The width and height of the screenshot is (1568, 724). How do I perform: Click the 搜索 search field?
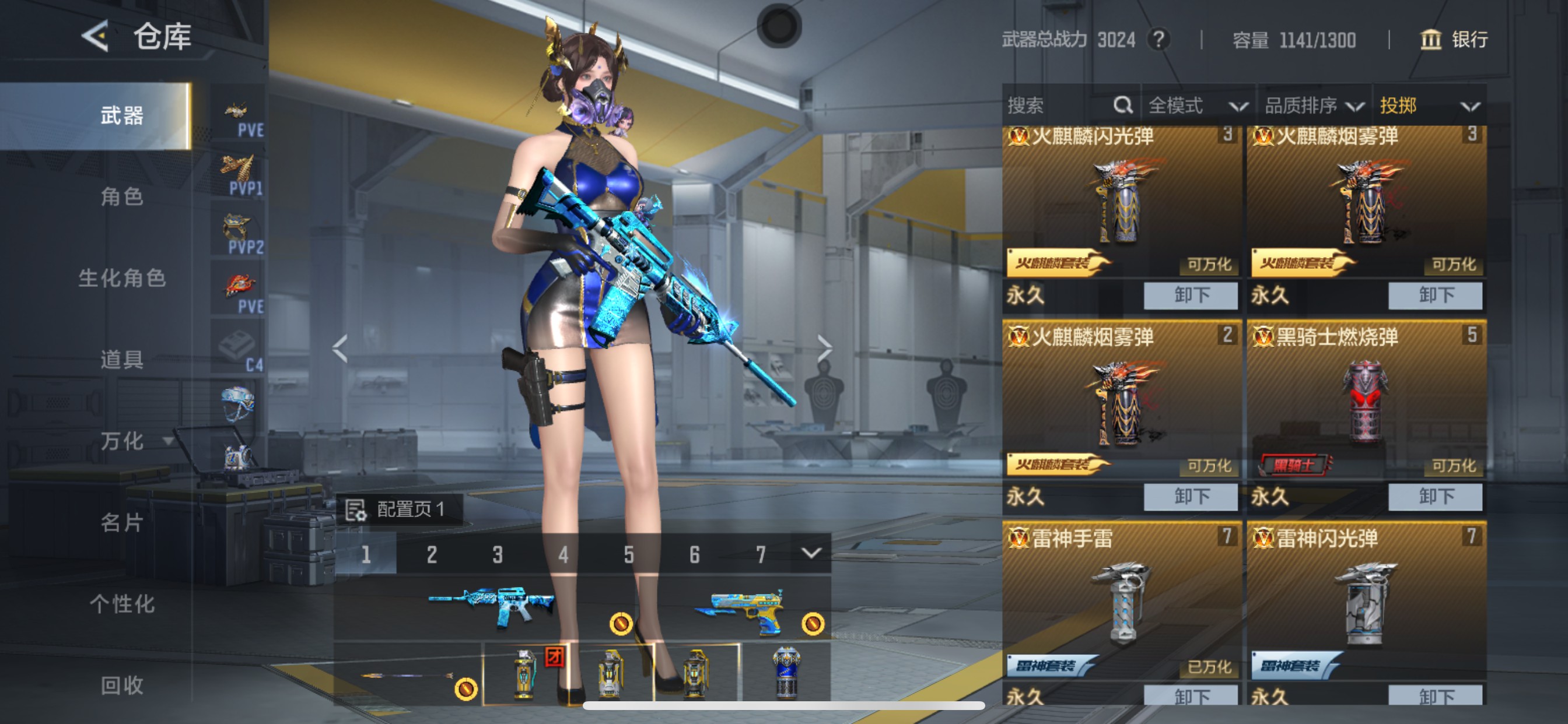tap(1059, 106)
